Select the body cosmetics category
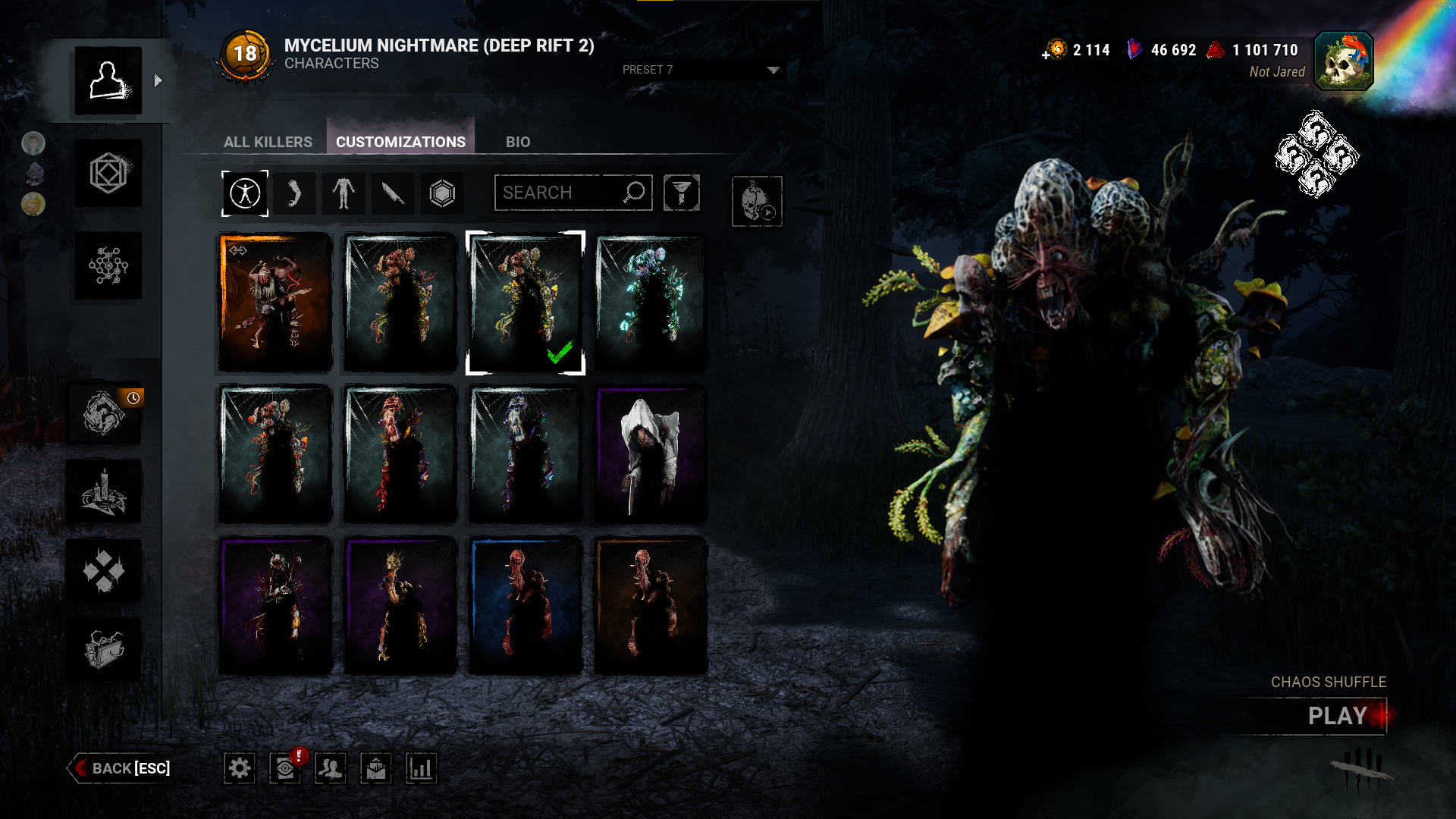 point(344,193)
